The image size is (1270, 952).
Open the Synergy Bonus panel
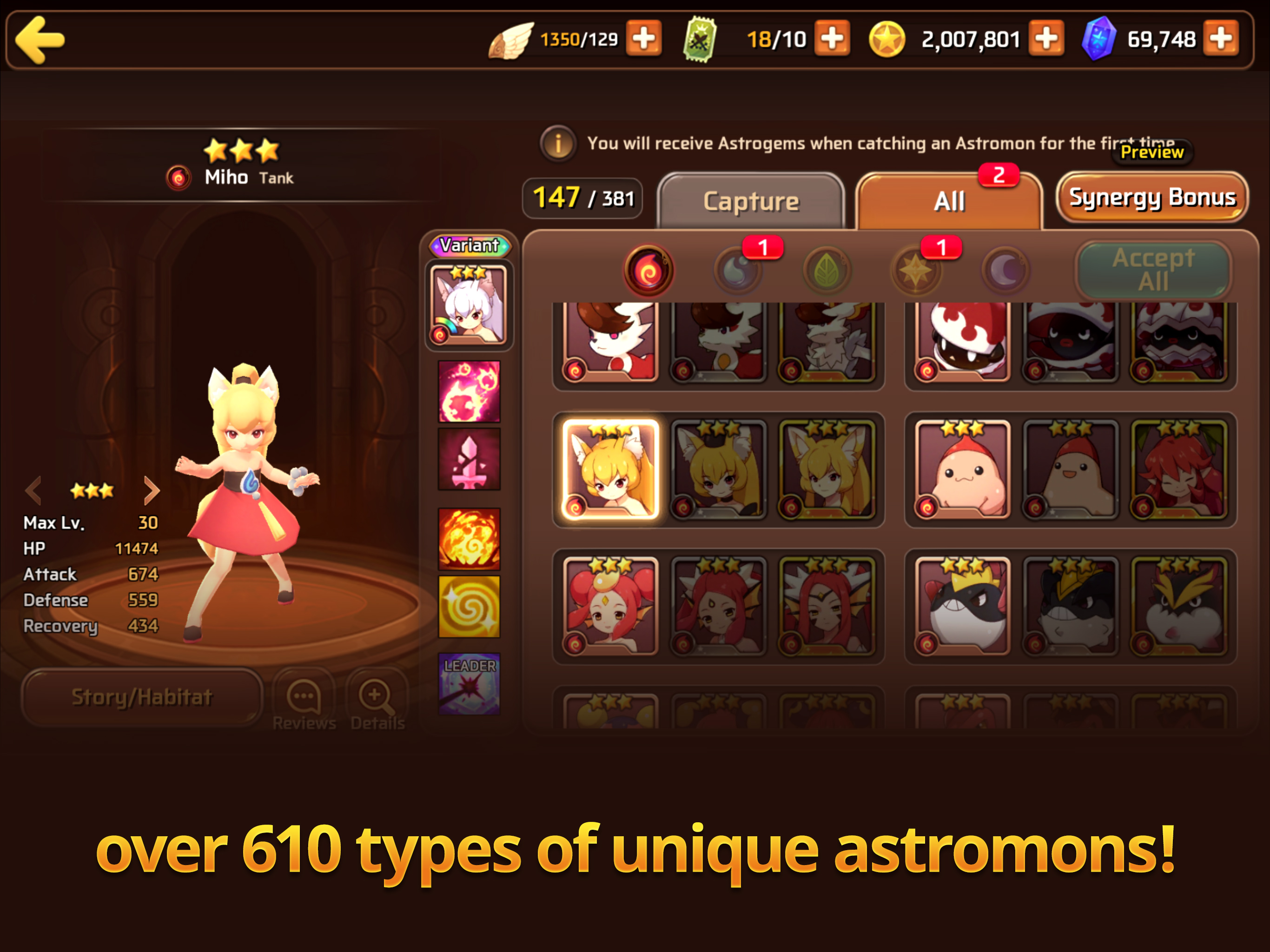click(1152, 198)
